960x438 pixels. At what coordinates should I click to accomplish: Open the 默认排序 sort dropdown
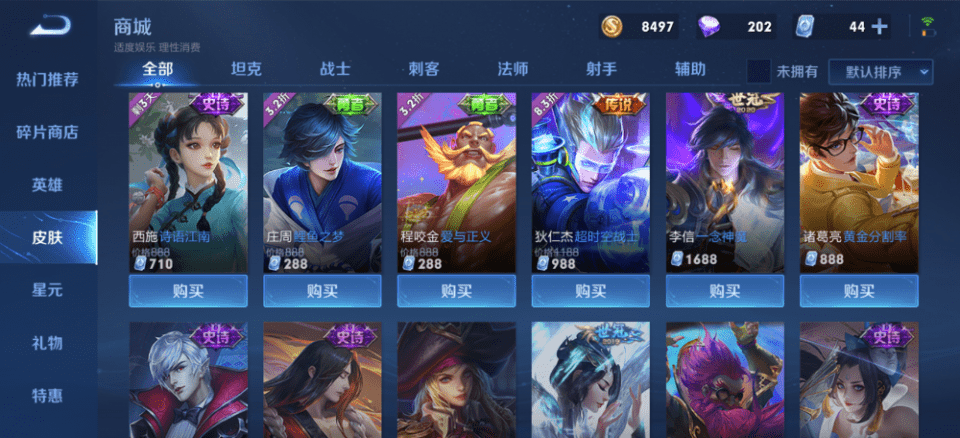887,72
